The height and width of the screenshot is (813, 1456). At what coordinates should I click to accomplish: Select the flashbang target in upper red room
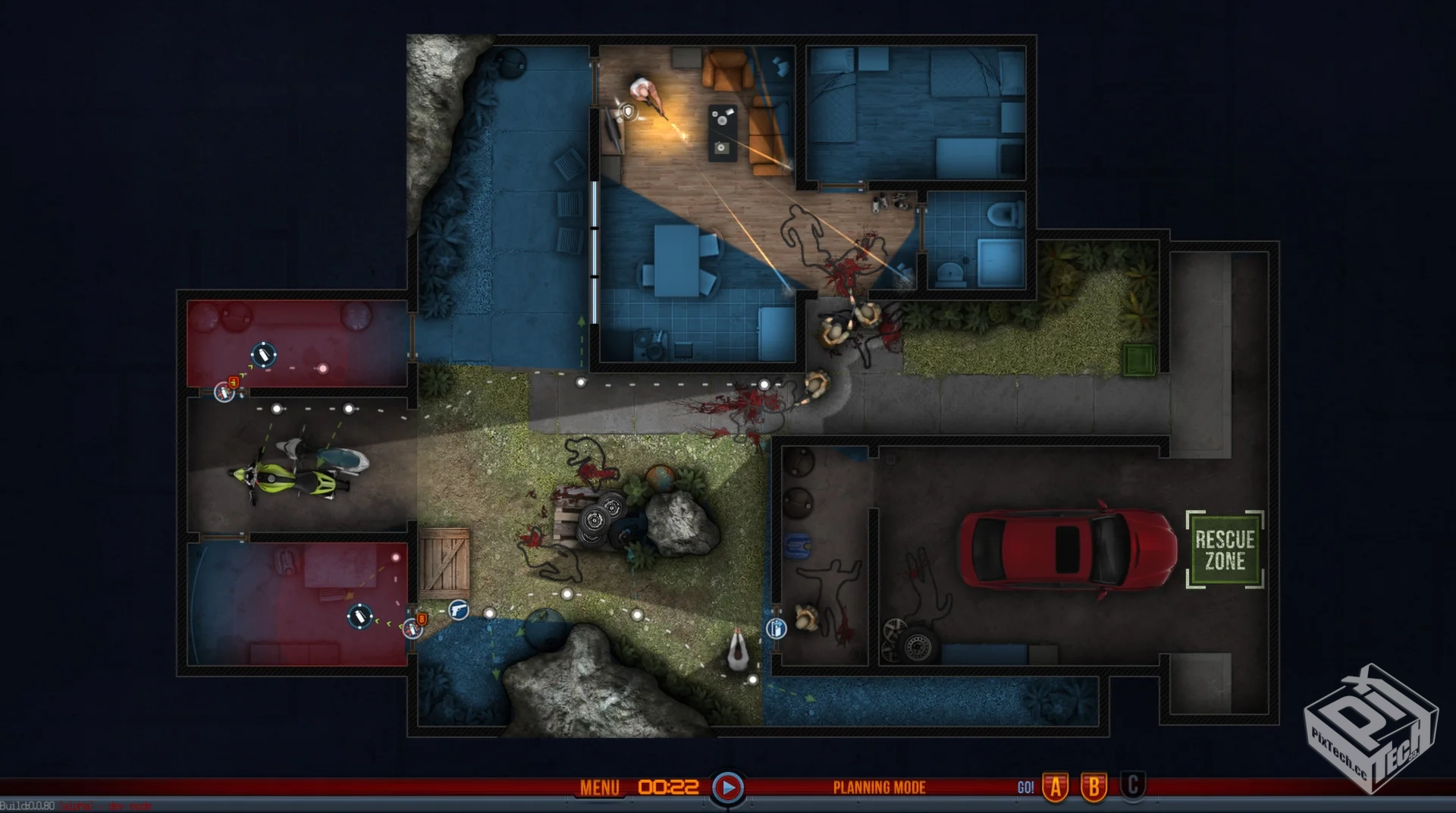(x=263, y=354)
